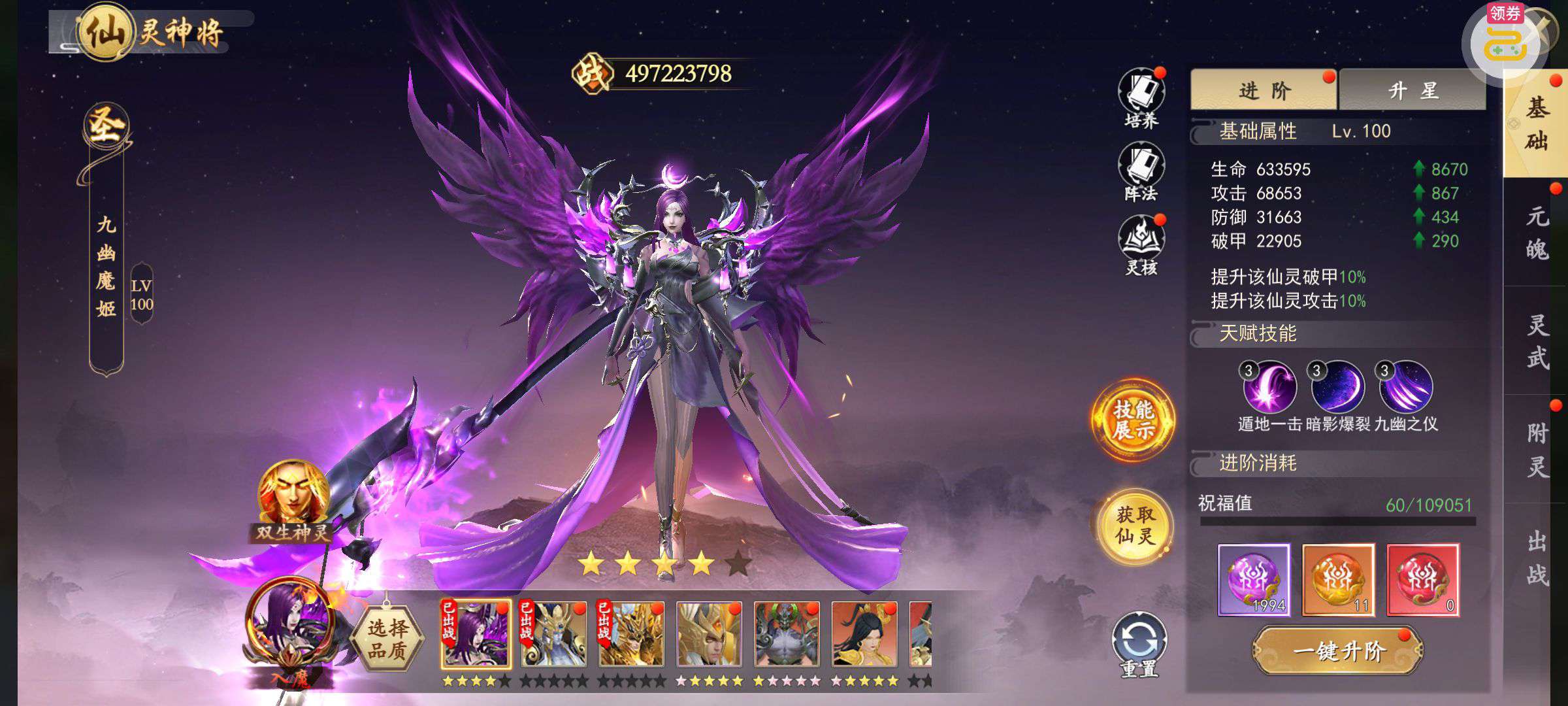1568x706 pixels.
Task: Open the 选择品质 quality filter
Action: (387, 639)
